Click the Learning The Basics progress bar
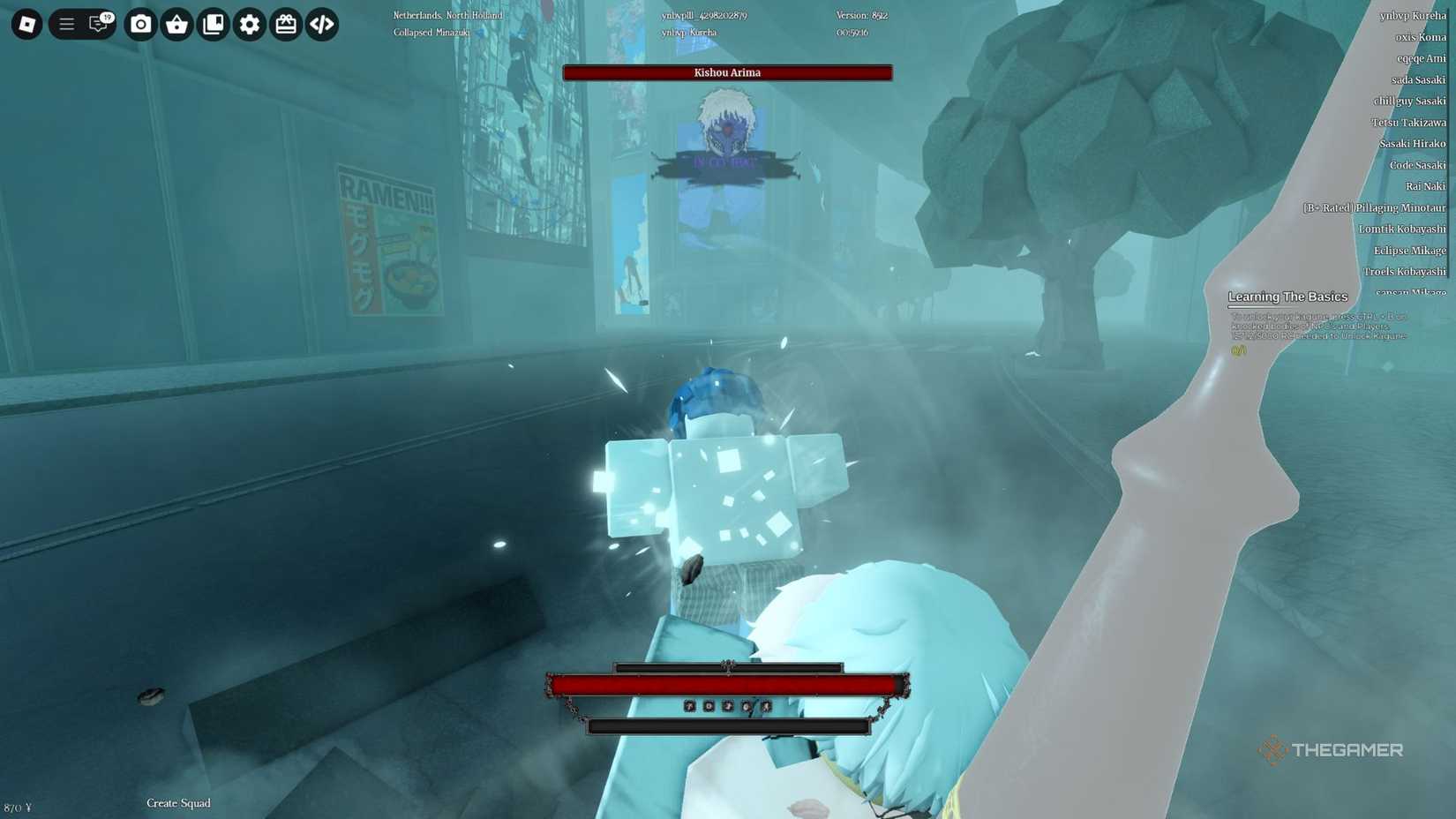Image resolution: width=1456 pixels, height=819 pixels. (1262, 306)
